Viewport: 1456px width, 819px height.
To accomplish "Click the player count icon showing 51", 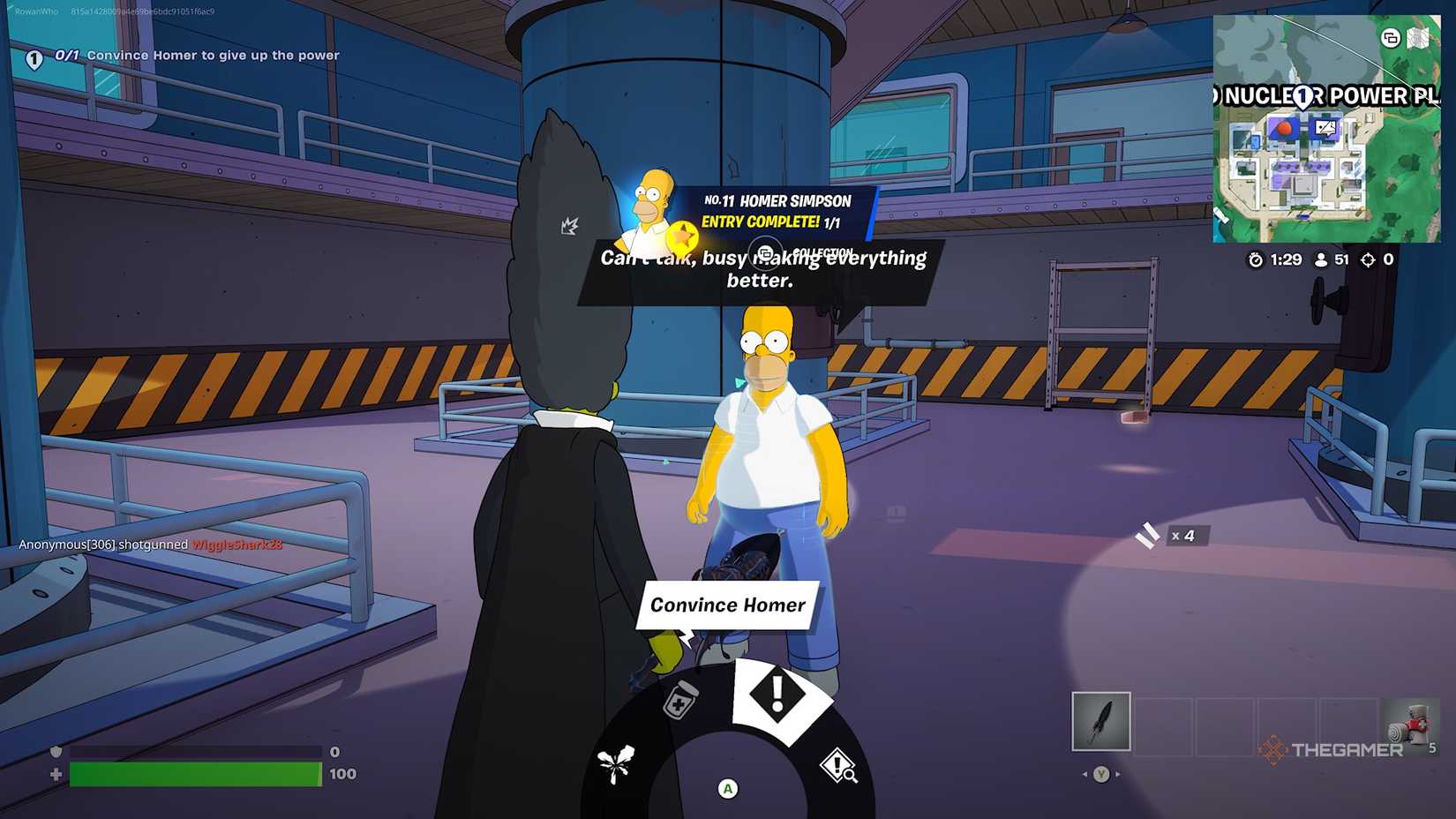I will [x=1320, y=259].
